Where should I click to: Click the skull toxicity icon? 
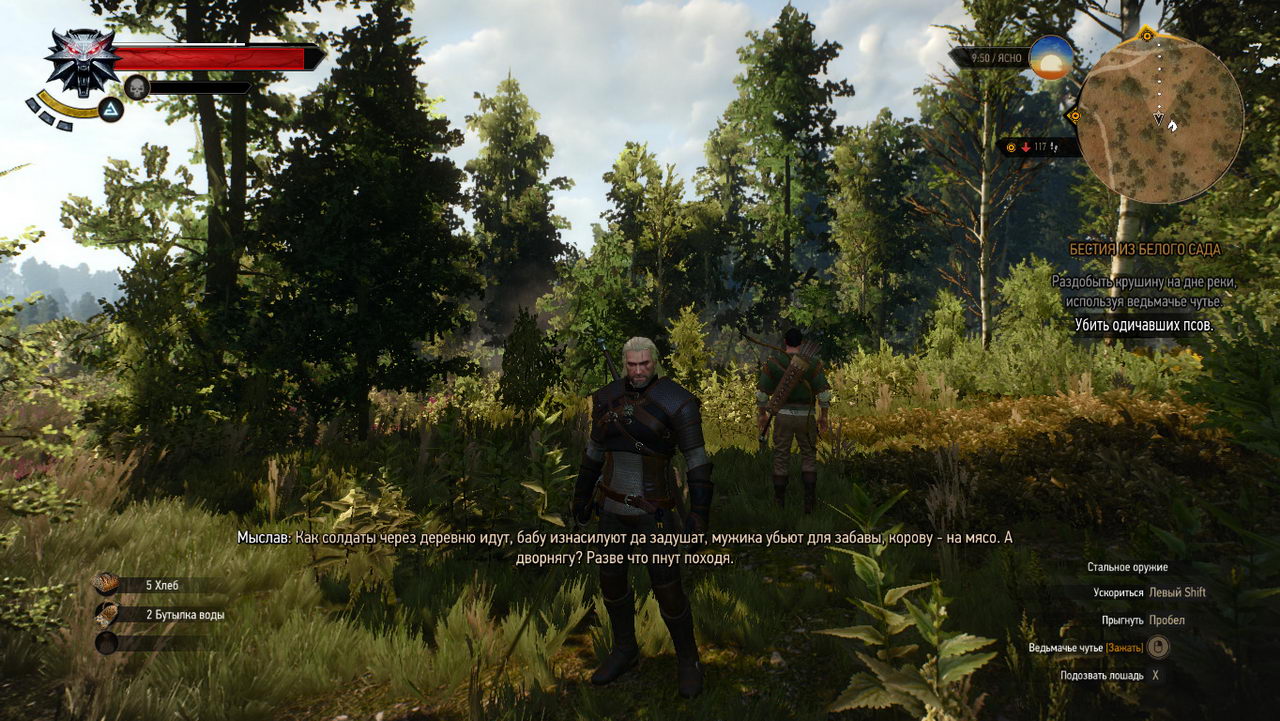[x=135, y=86]
